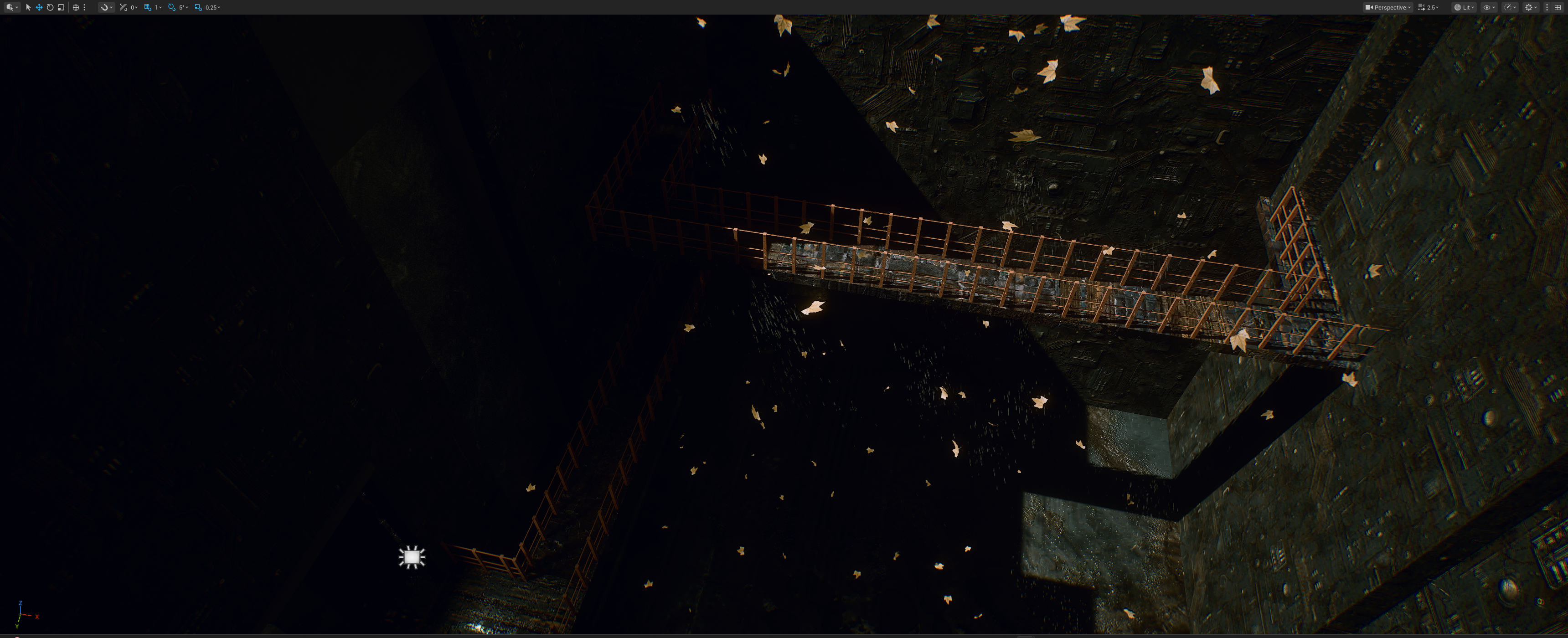The height and width of the screenshot is (638, 1568).
Task: Open the selection mode dropdown
Action: pos(11,7)
